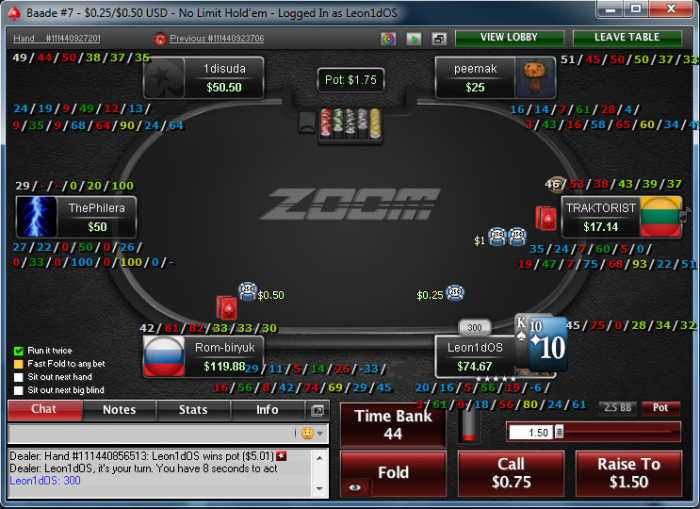Switch to the Notes tab
The height and width of the screenshot is (509, 700).
pyautogui.click(x=119, y=410)
